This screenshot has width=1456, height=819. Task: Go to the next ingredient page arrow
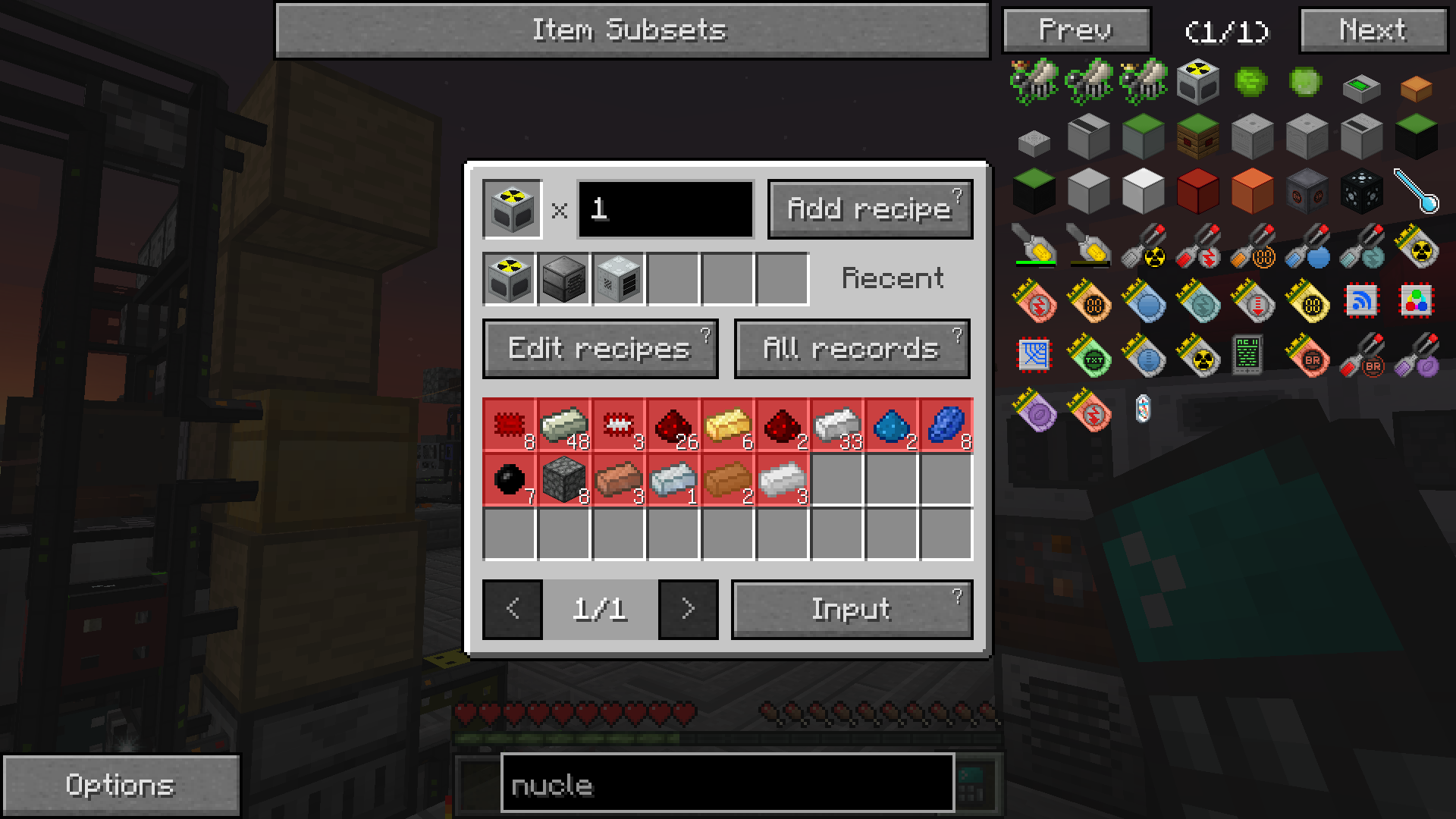[x=688, y=609]
